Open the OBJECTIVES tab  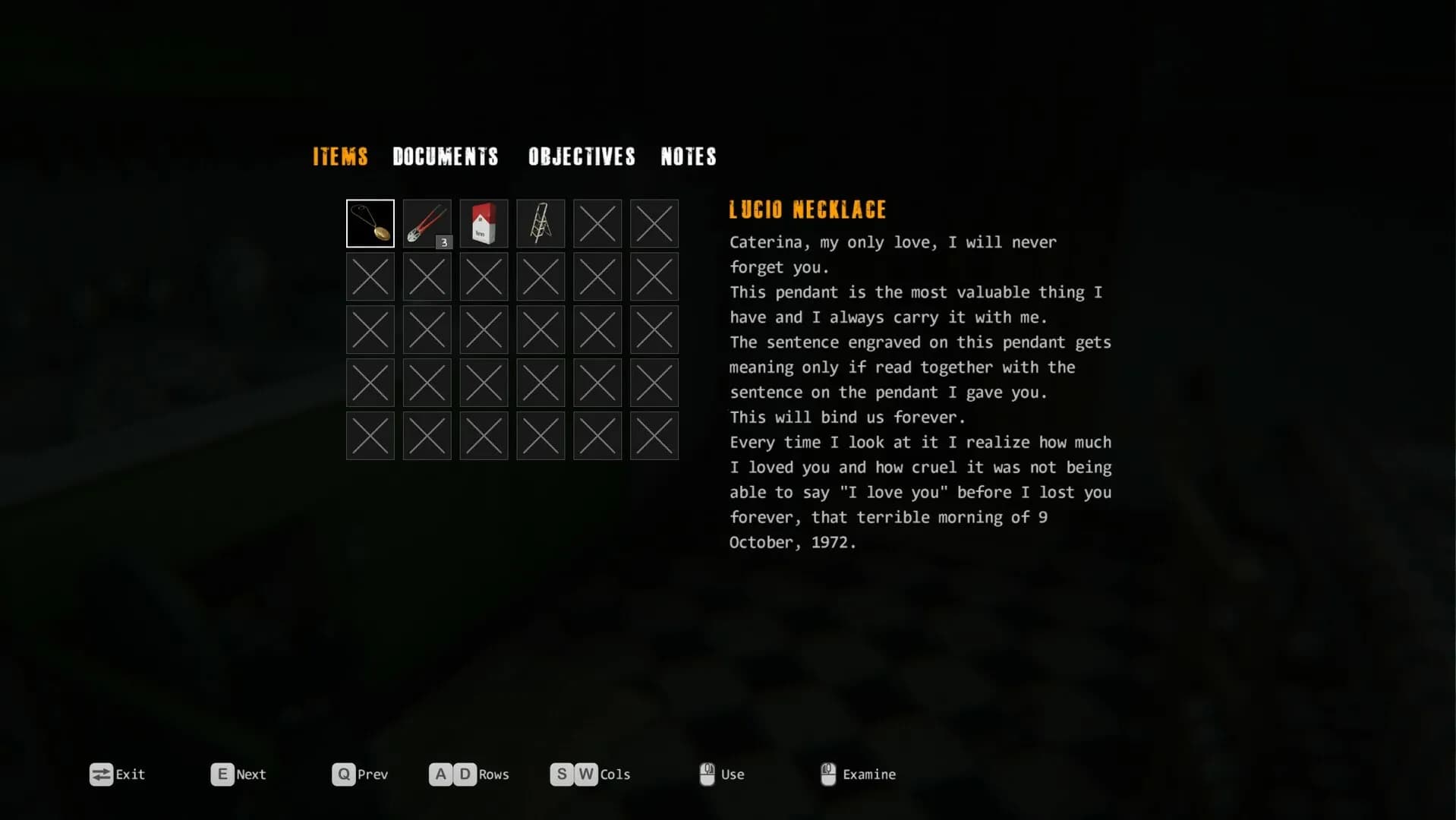[x=581, y=157]
